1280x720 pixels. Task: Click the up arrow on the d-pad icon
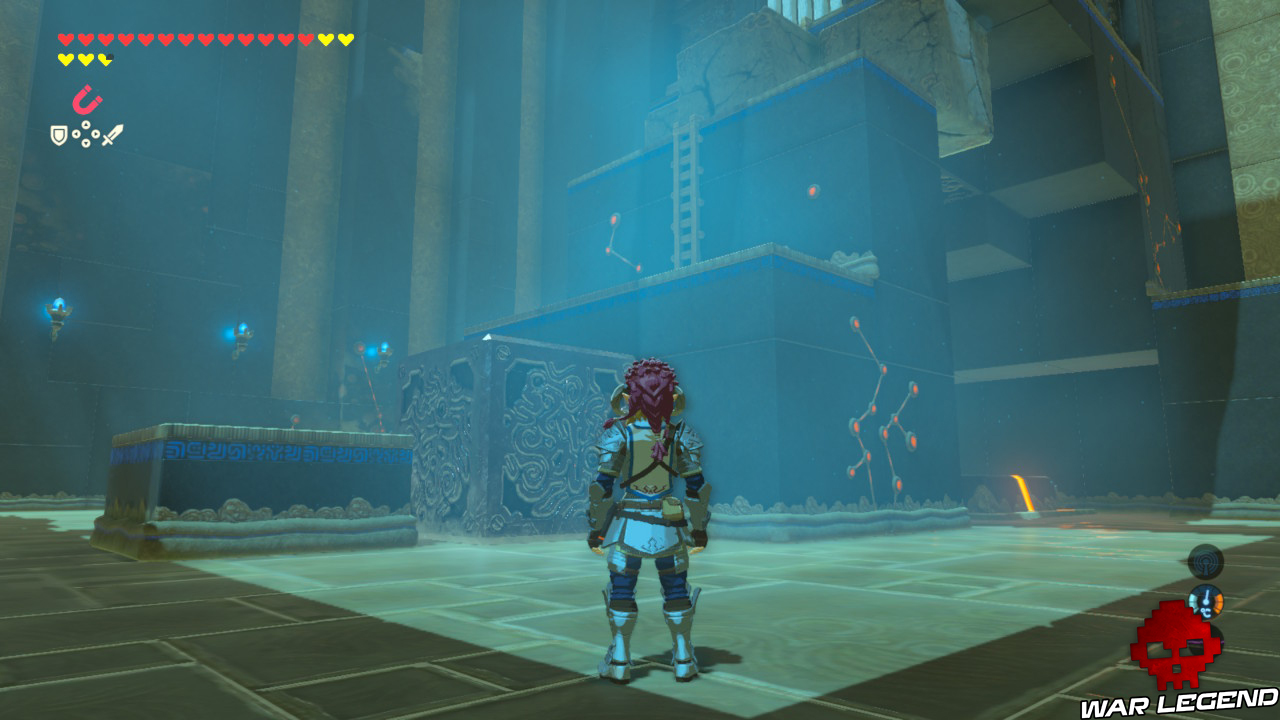[86, 124]
